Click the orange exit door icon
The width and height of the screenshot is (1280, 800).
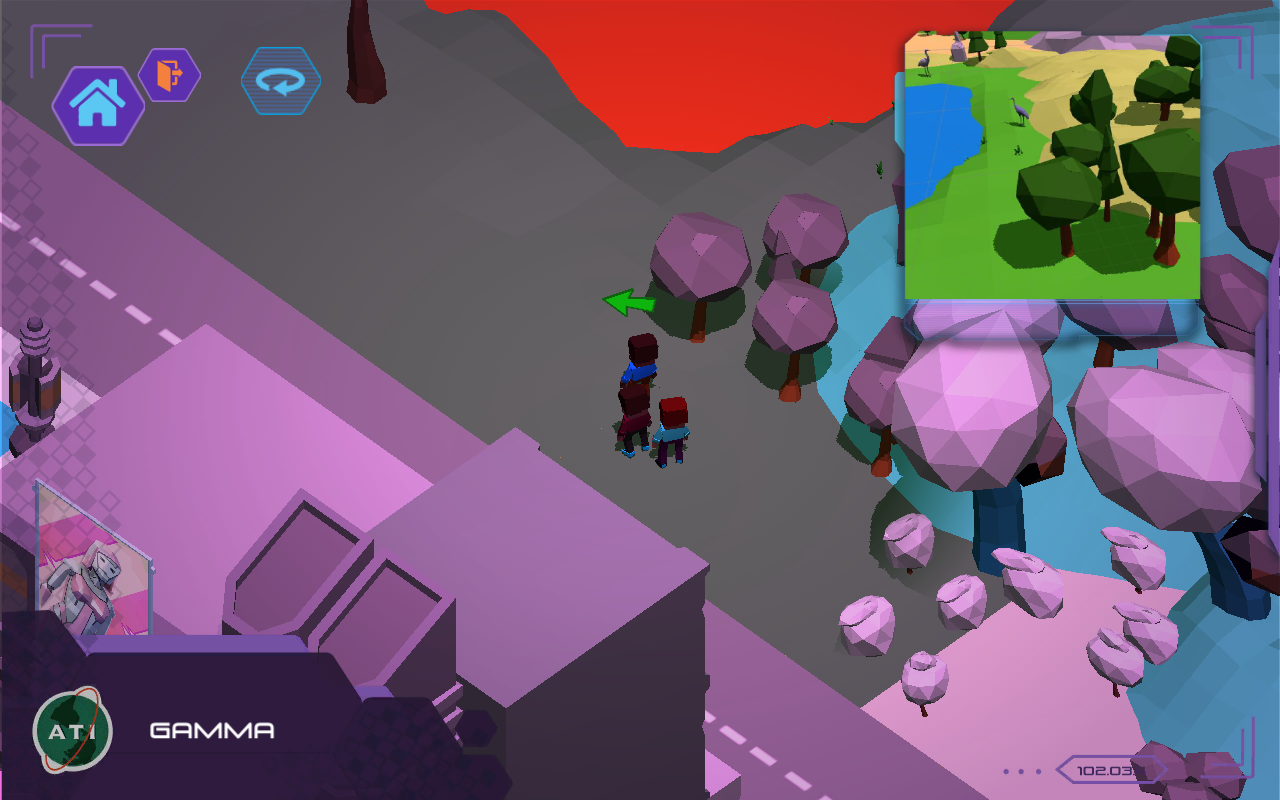(x=169, y=74)
